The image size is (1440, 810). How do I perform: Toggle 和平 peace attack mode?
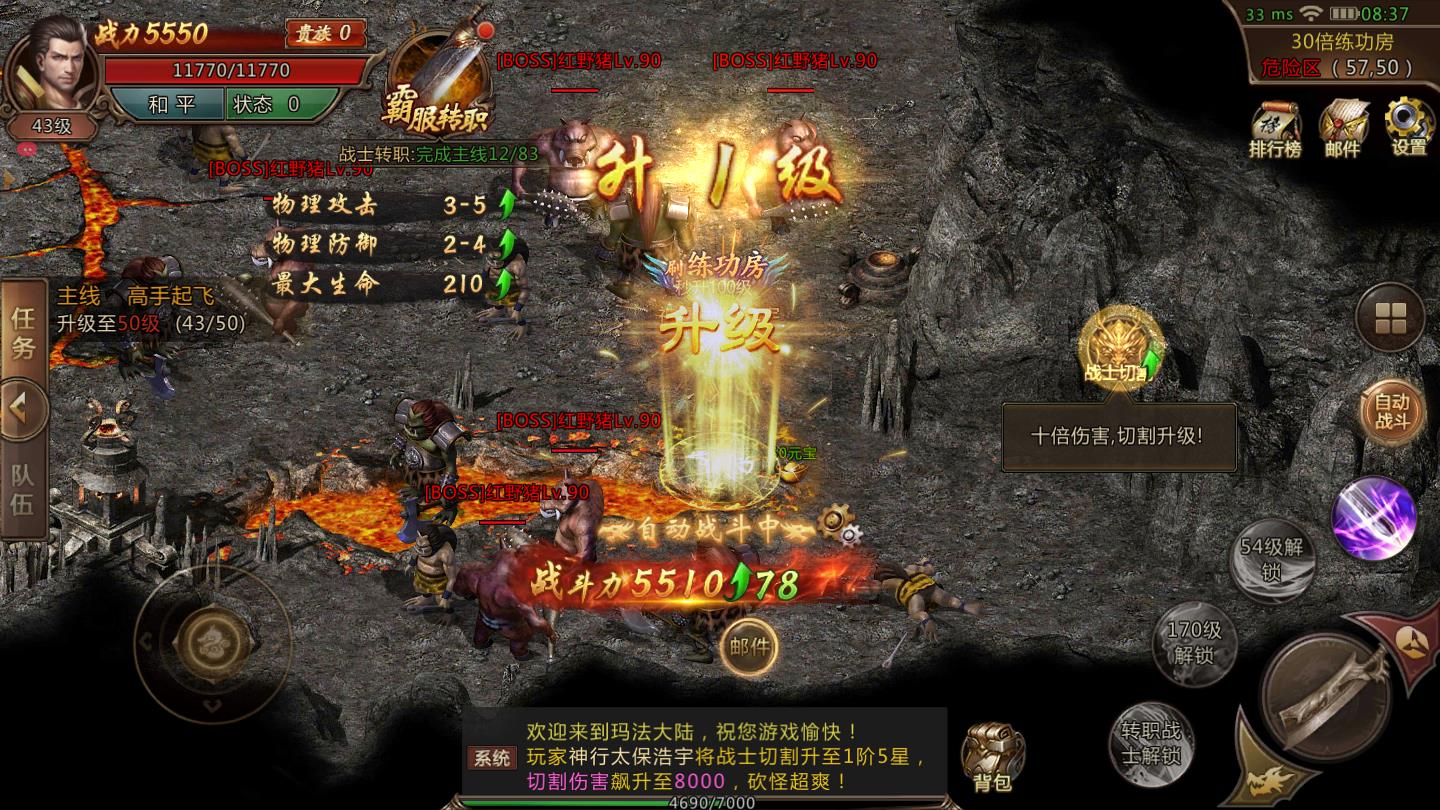coord(173,104)
